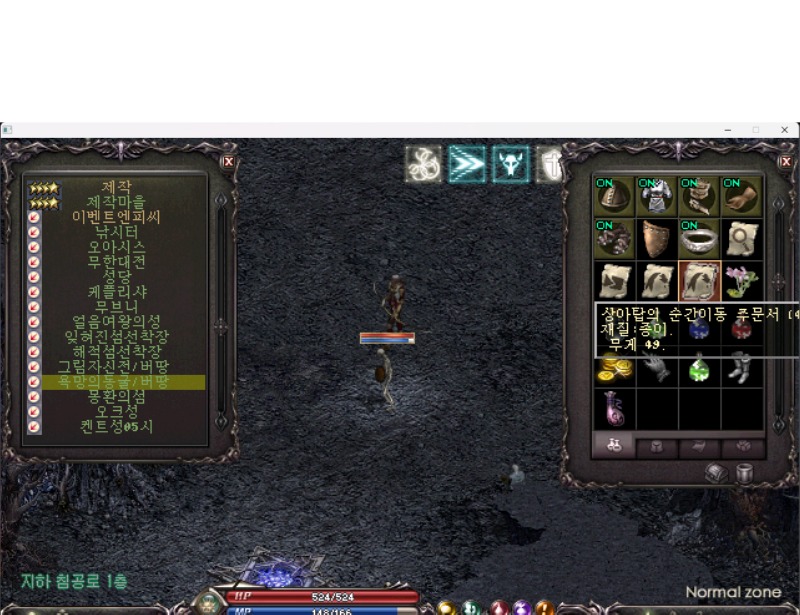Choose the 무한대전 list entry
Screen dimensions: 800x615
click(x=116, y=262)
